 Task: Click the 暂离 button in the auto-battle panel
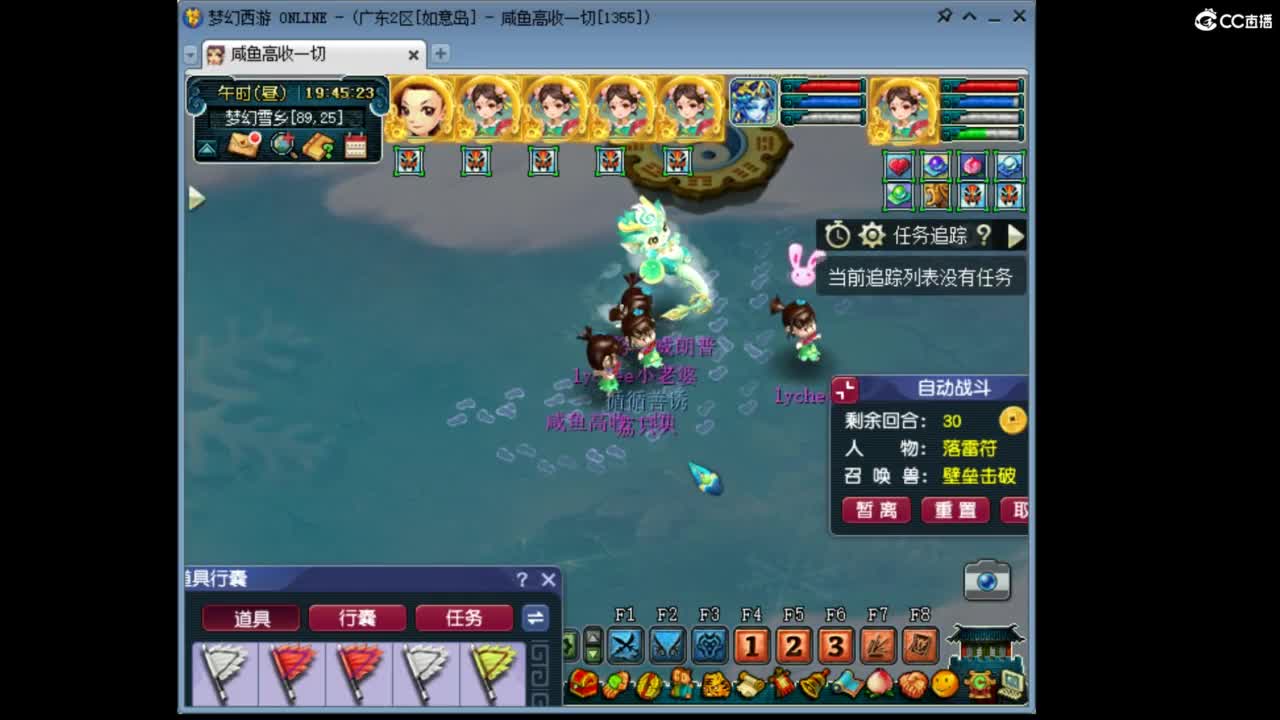point(876,509)
